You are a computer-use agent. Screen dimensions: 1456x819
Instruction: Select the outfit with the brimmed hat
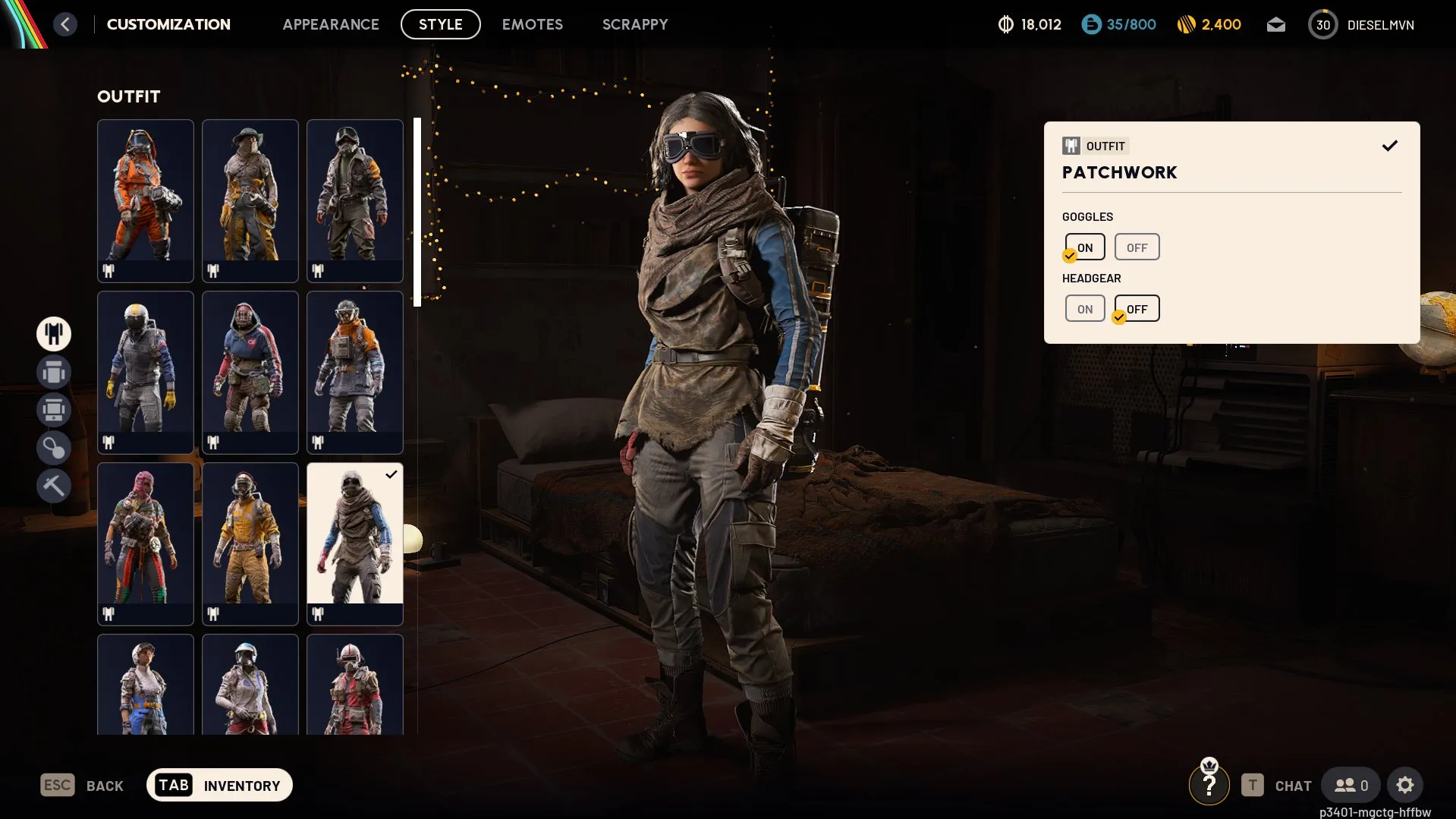250,200
